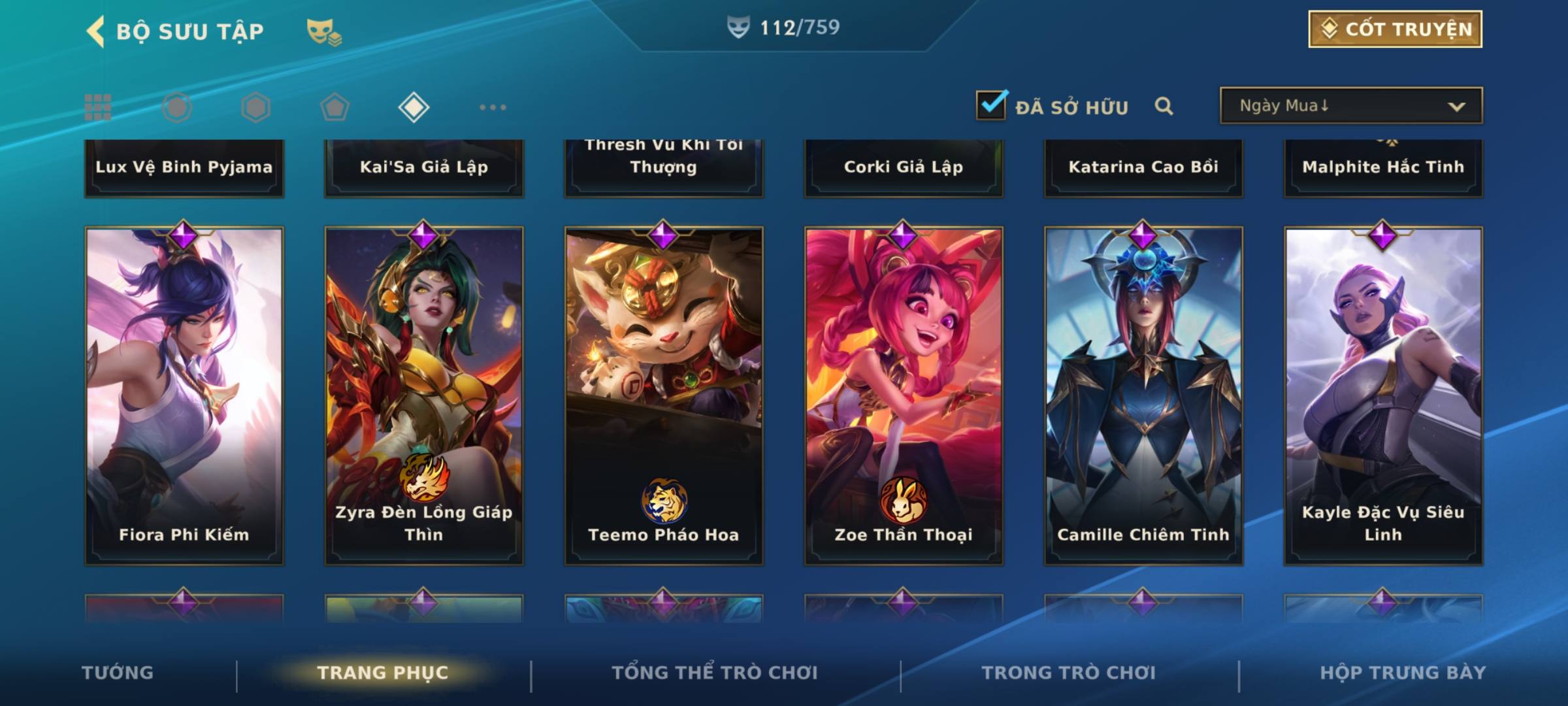Image resolution: width=1568 pixels, height=706 pixels.
Task: Switch to the Tướng tab
Action: (x=118, y=673)
